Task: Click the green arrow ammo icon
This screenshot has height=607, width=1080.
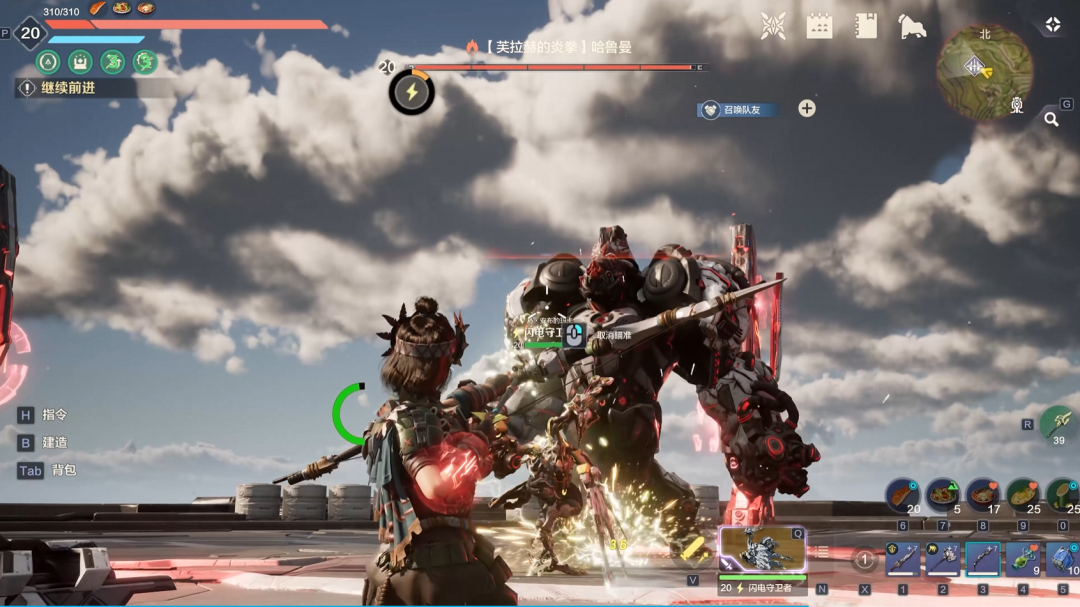Action: 1058,422
